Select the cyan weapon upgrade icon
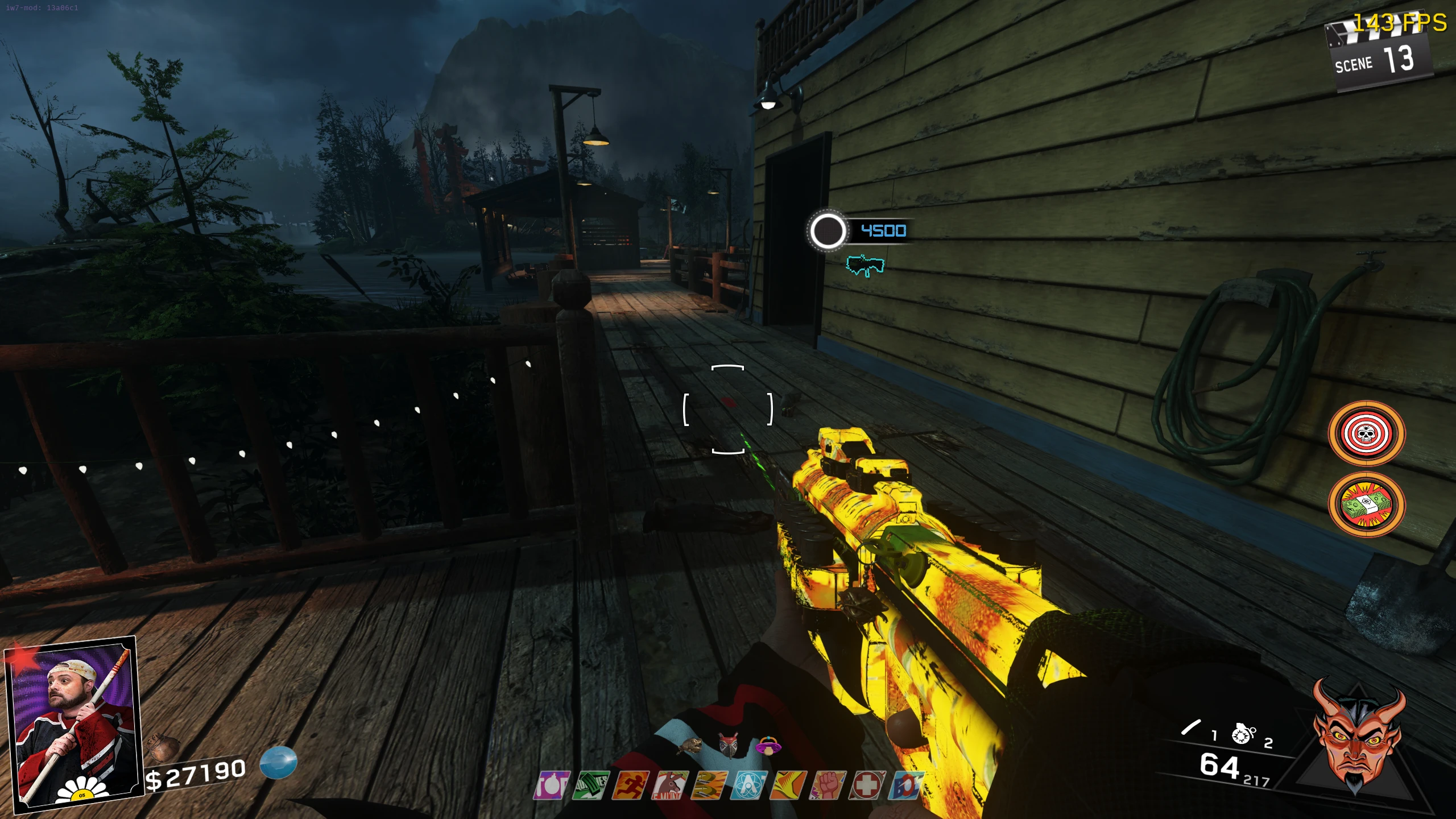This screenshot has width=1456, height=819. point(865,265)
